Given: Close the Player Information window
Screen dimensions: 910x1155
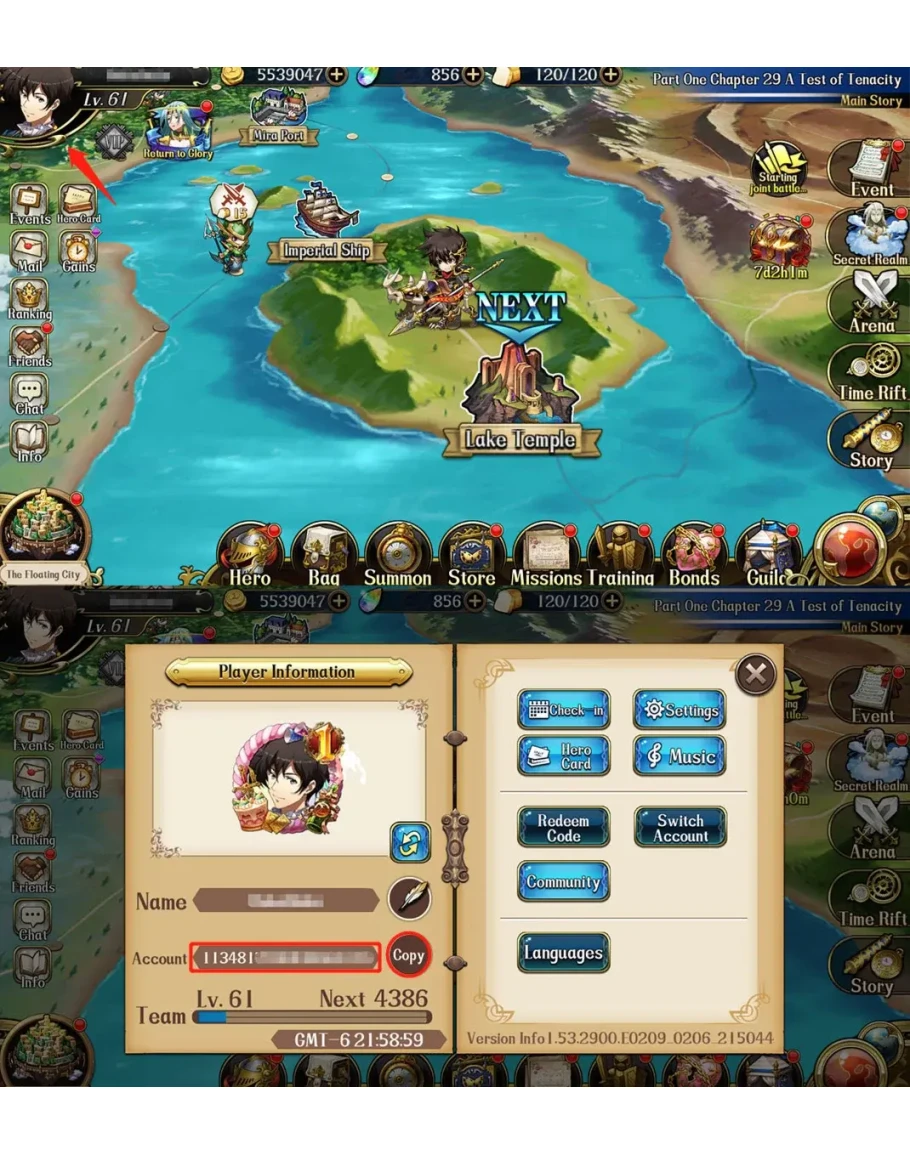Looking at the screenshot, I should pos(756,675).
